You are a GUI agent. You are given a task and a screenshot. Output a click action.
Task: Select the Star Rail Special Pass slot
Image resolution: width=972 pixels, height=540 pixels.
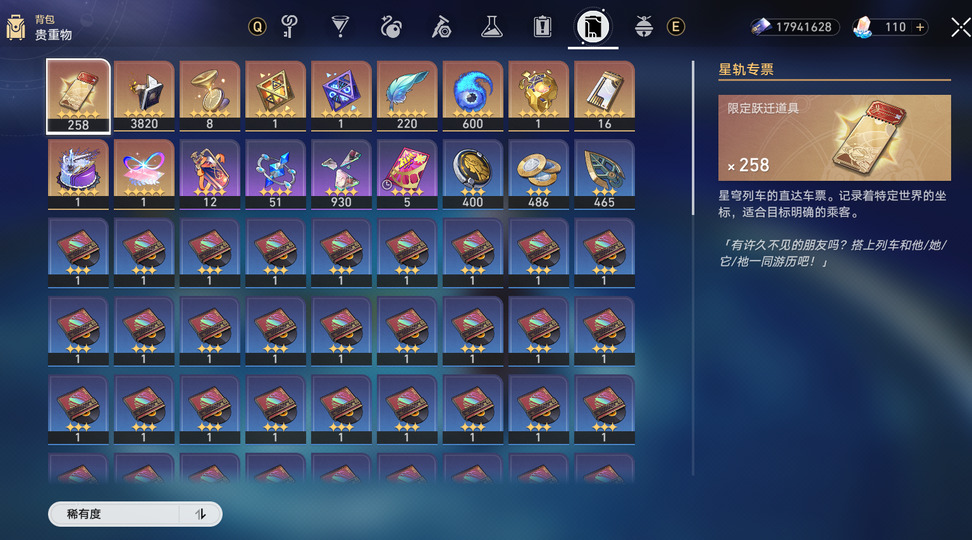pyautogui.click(x=78, y=96)
